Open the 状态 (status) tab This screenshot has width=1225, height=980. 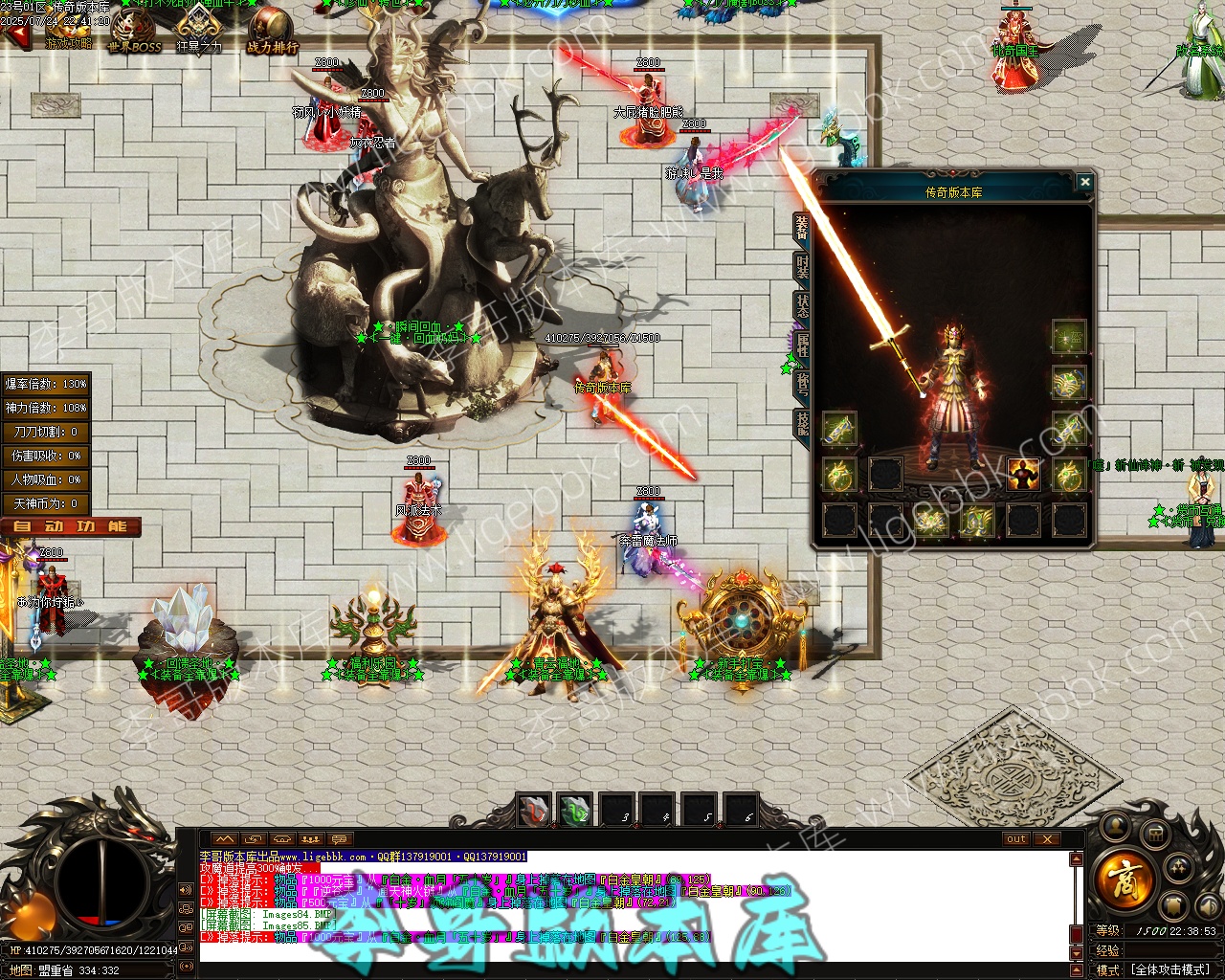[802, 306]
